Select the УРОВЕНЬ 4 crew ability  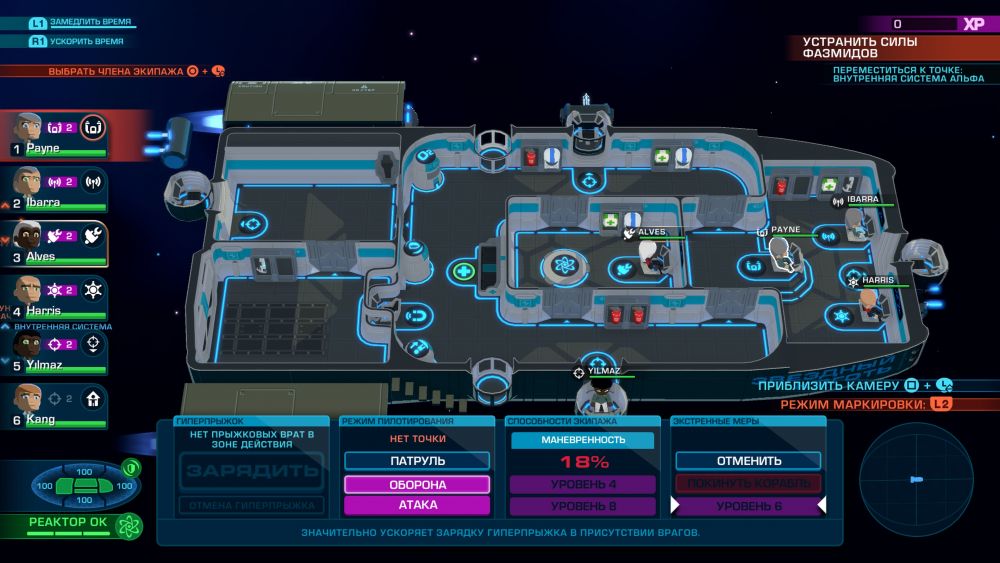pyautogui.click(x=583, y=484)
